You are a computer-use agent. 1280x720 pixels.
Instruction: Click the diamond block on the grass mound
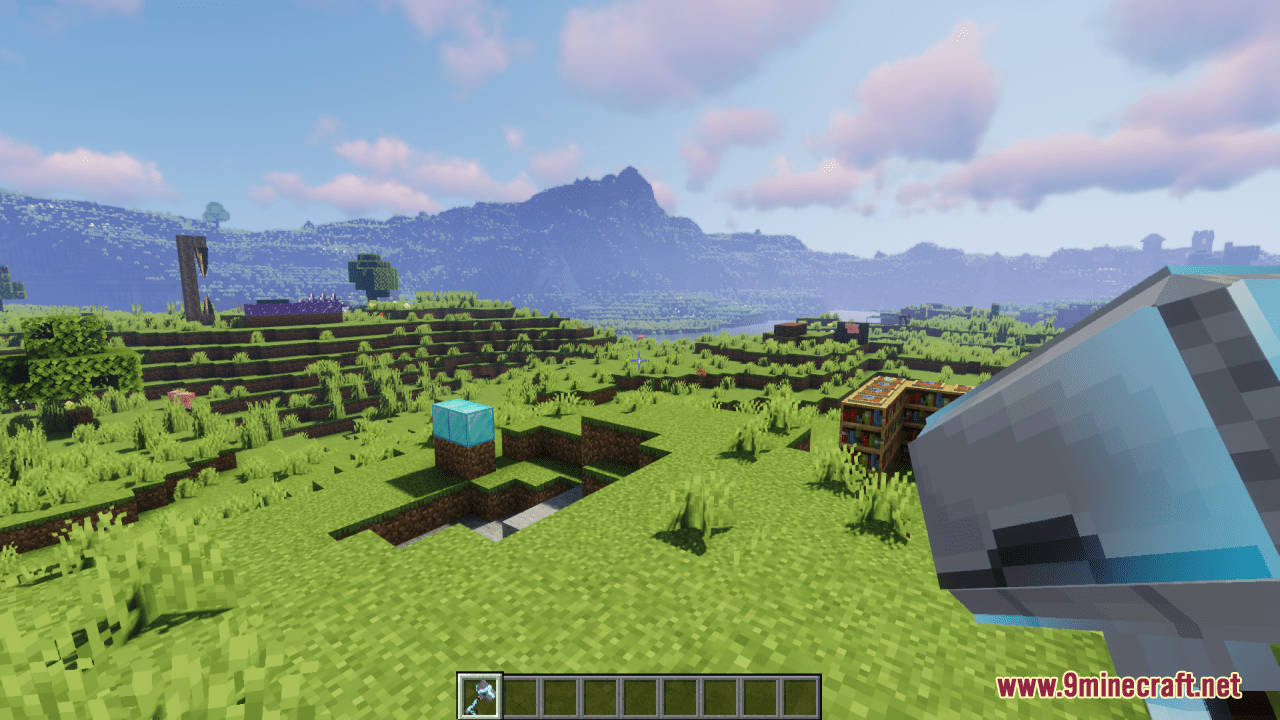click(464, 424)
